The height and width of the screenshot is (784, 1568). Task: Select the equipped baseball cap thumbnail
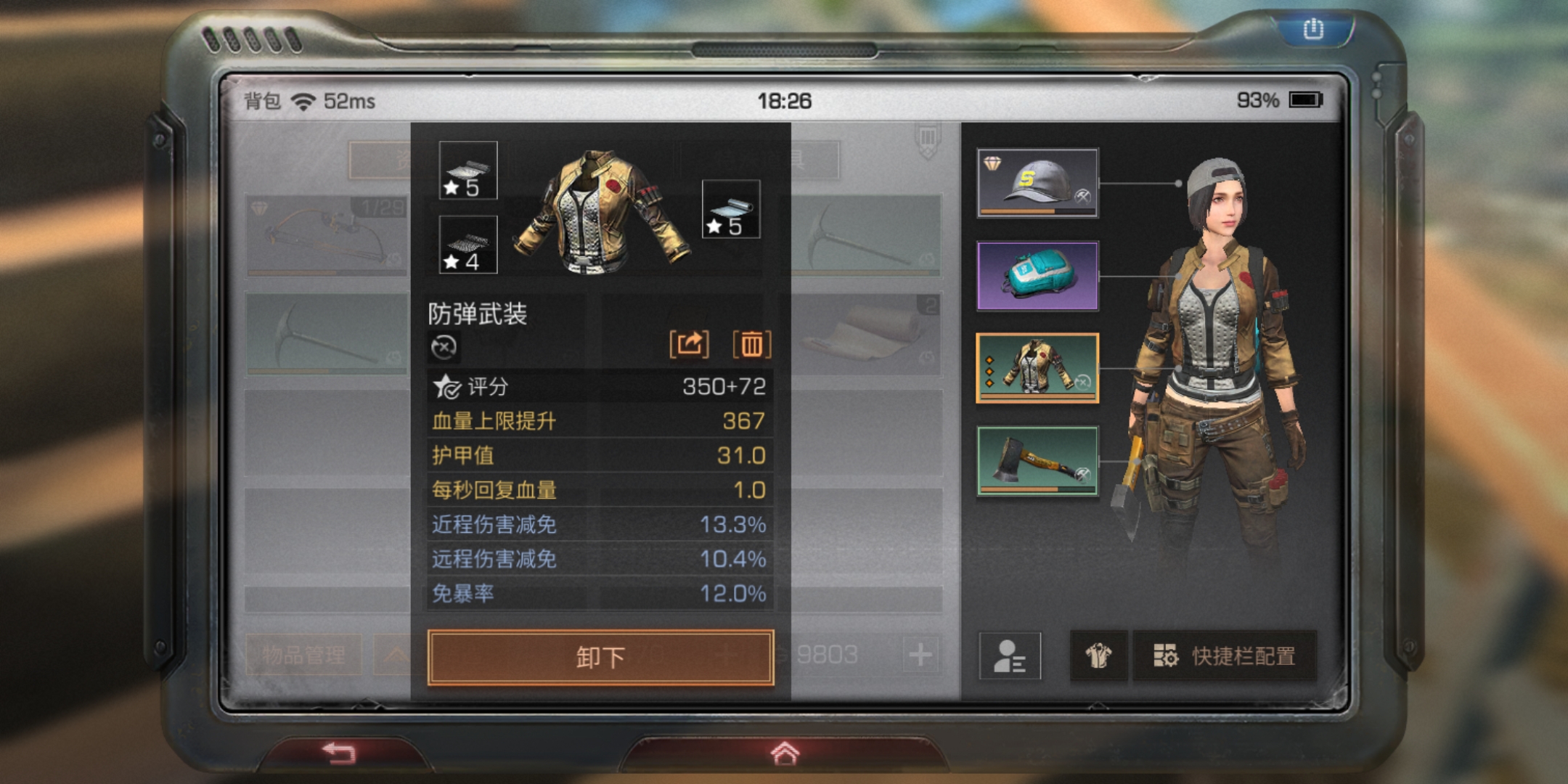click(1037, 181)
